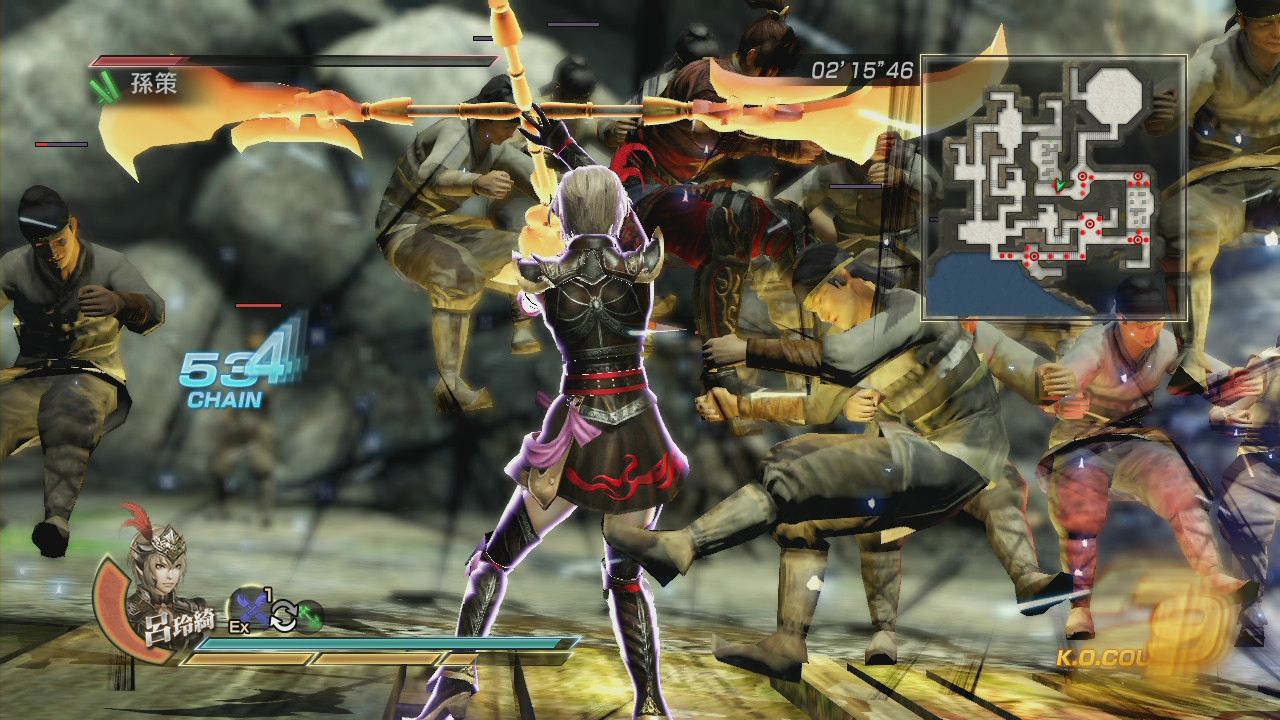The image size is (1280, 720).
Task: Click the green dual-arrow pickup icon
Action: click(313, 617)
